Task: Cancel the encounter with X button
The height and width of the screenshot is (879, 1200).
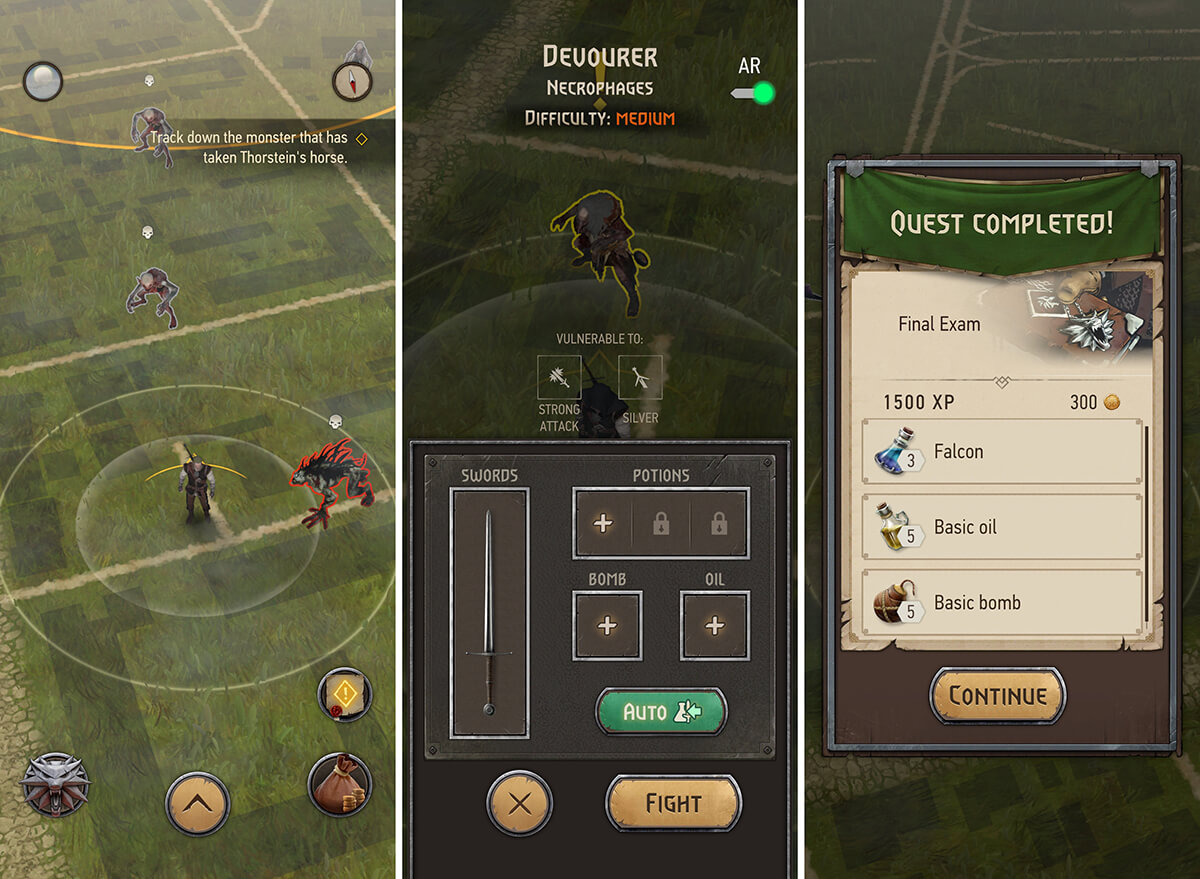Action: (520, 803)
